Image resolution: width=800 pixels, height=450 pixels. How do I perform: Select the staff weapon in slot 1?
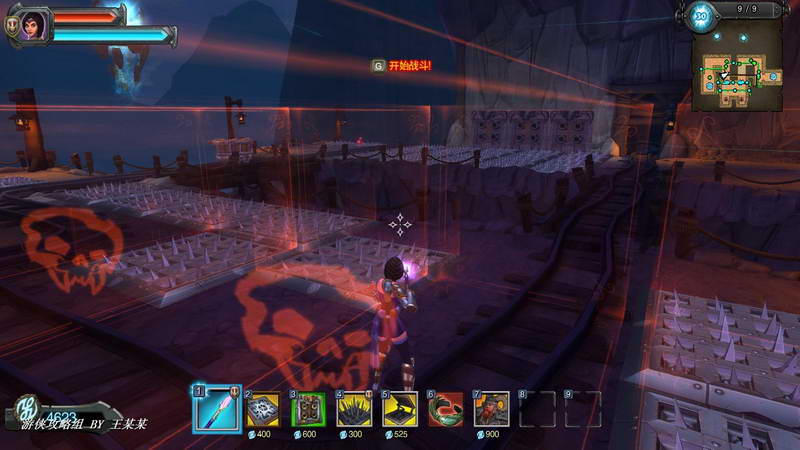(217, 409)
